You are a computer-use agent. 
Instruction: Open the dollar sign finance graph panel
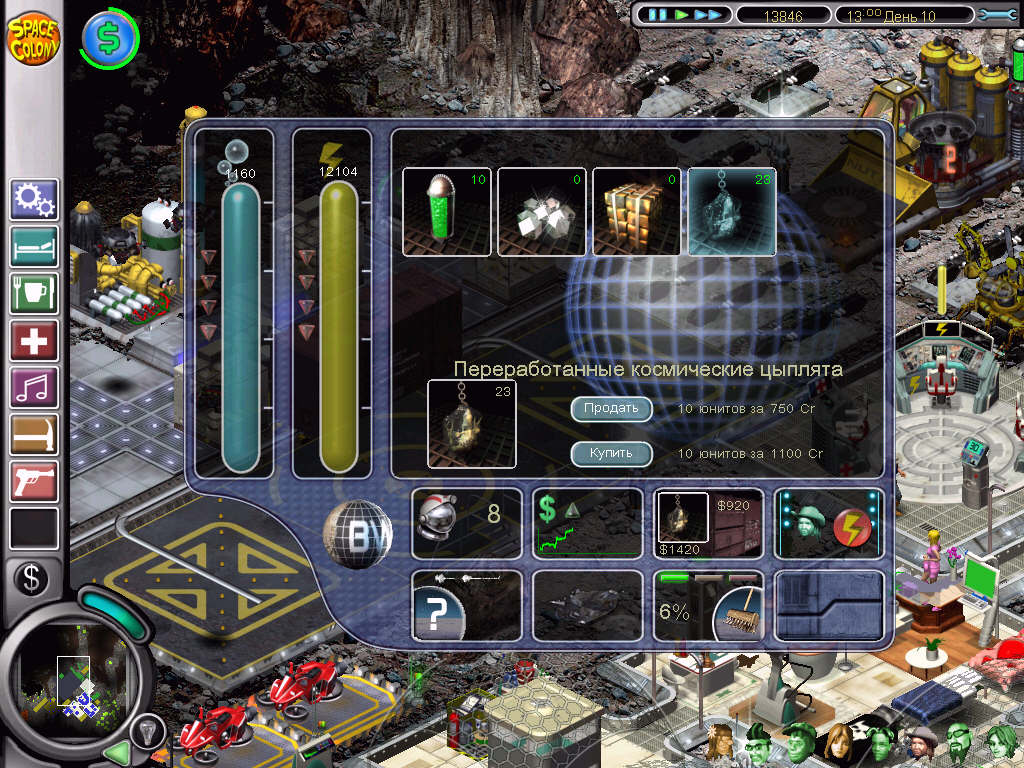(x=587, y=522)
